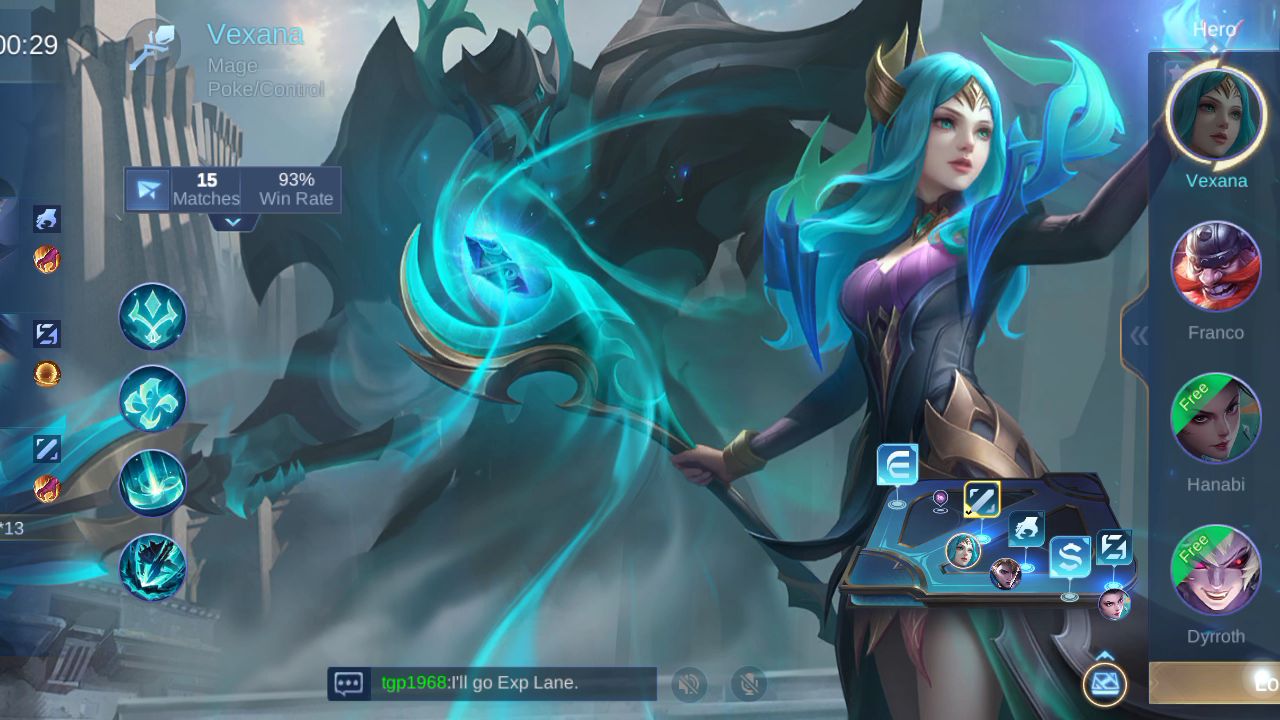Collapse the hero list with the double-arrow
This screenshot has width=1280, height=720.
(1139, 336)
